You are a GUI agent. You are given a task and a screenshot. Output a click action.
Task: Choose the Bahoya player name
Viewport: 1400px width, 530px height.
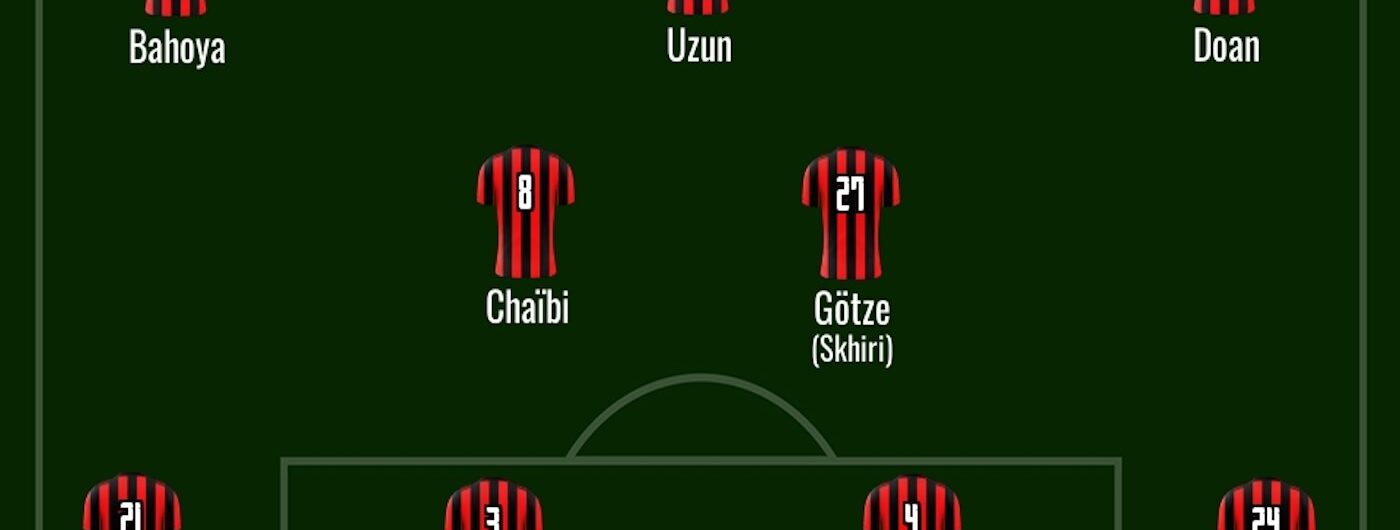tap(177, 47)
